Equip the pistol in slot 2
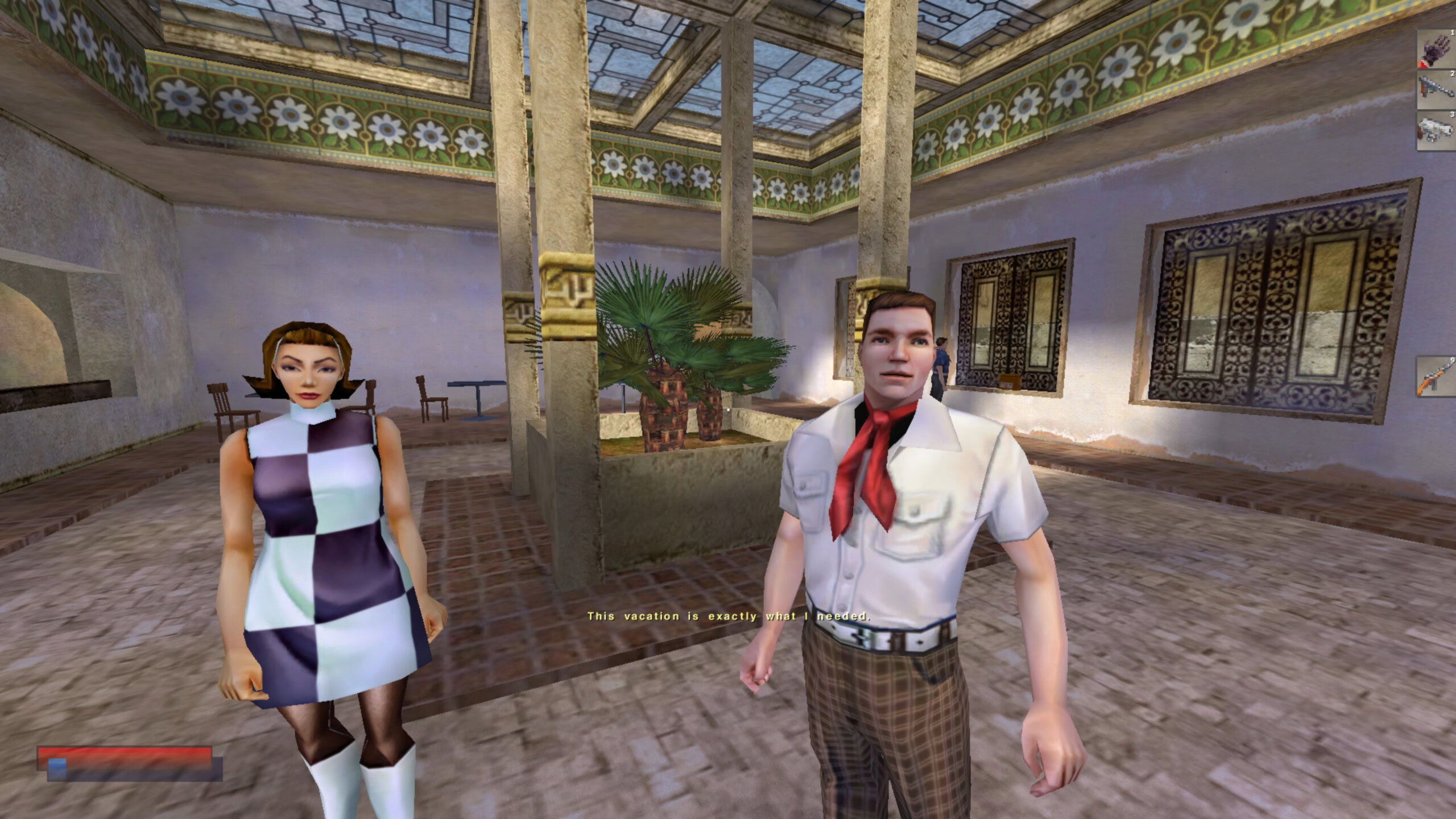 coord(1437,90)
